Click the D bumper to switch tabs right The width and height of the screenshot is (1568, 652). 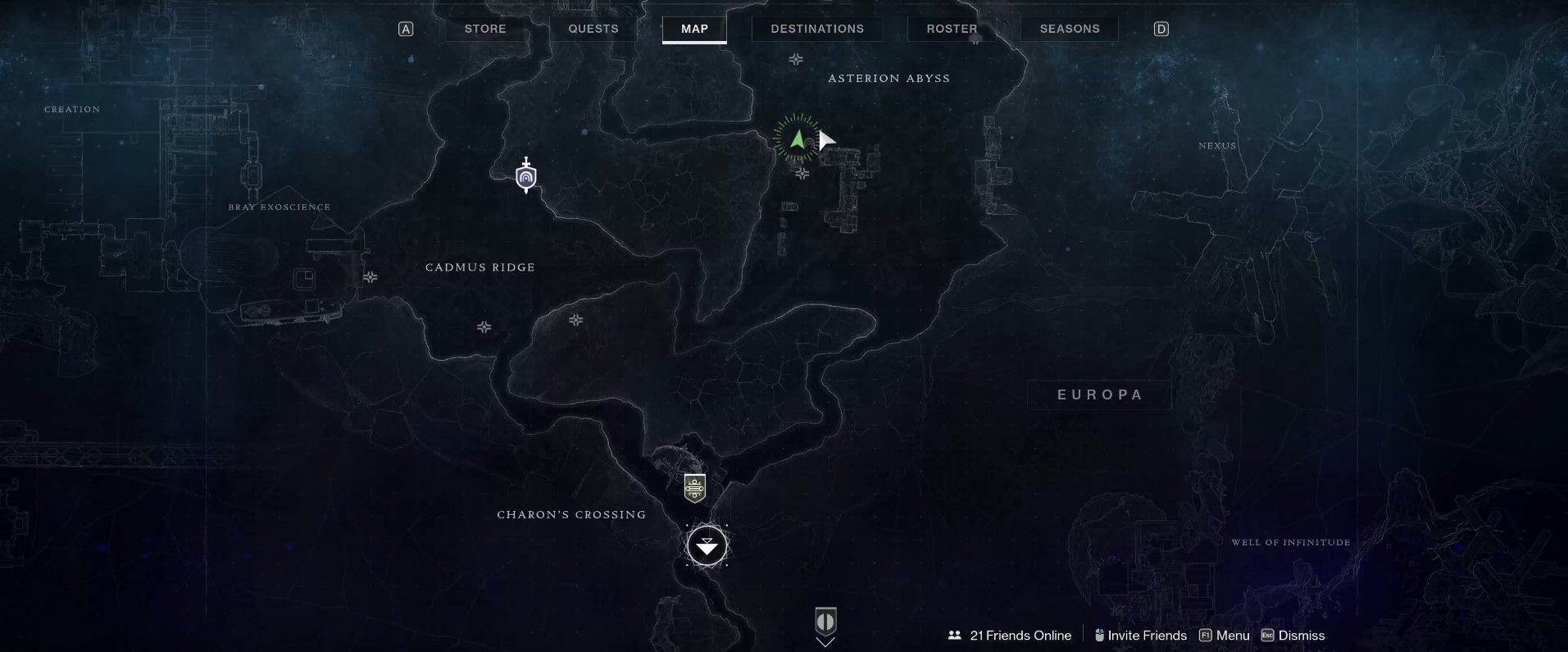(x=1161, y=28)
